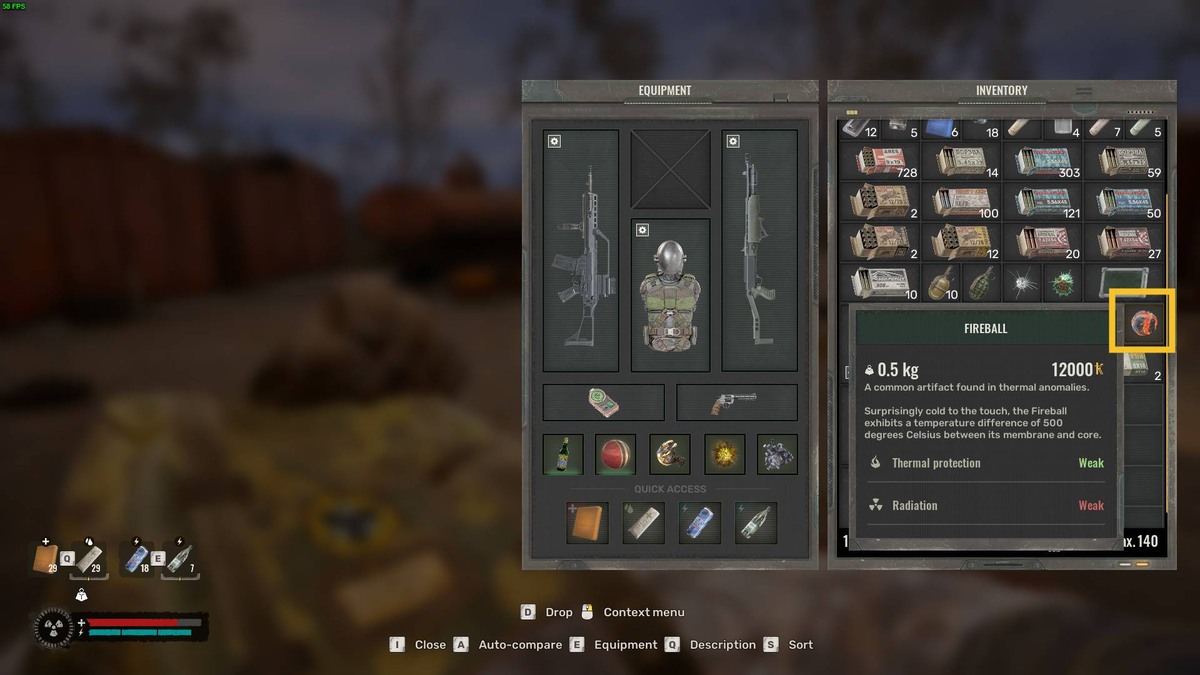
Task: Select the glowing yellow spark artifact slot
Action: point(724,454)
